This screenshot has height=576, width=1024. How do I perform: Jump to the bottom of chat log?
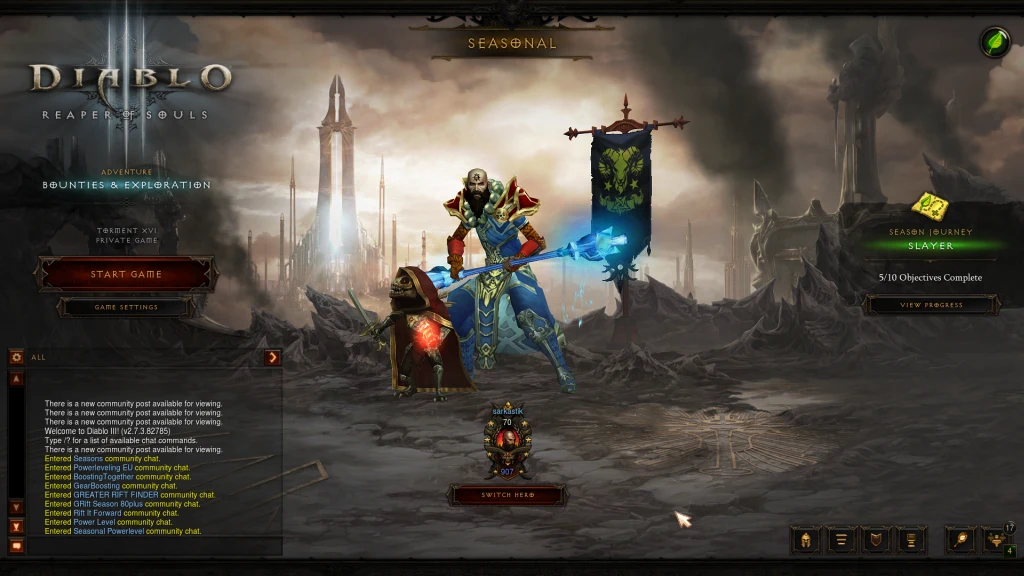point(16,526)
